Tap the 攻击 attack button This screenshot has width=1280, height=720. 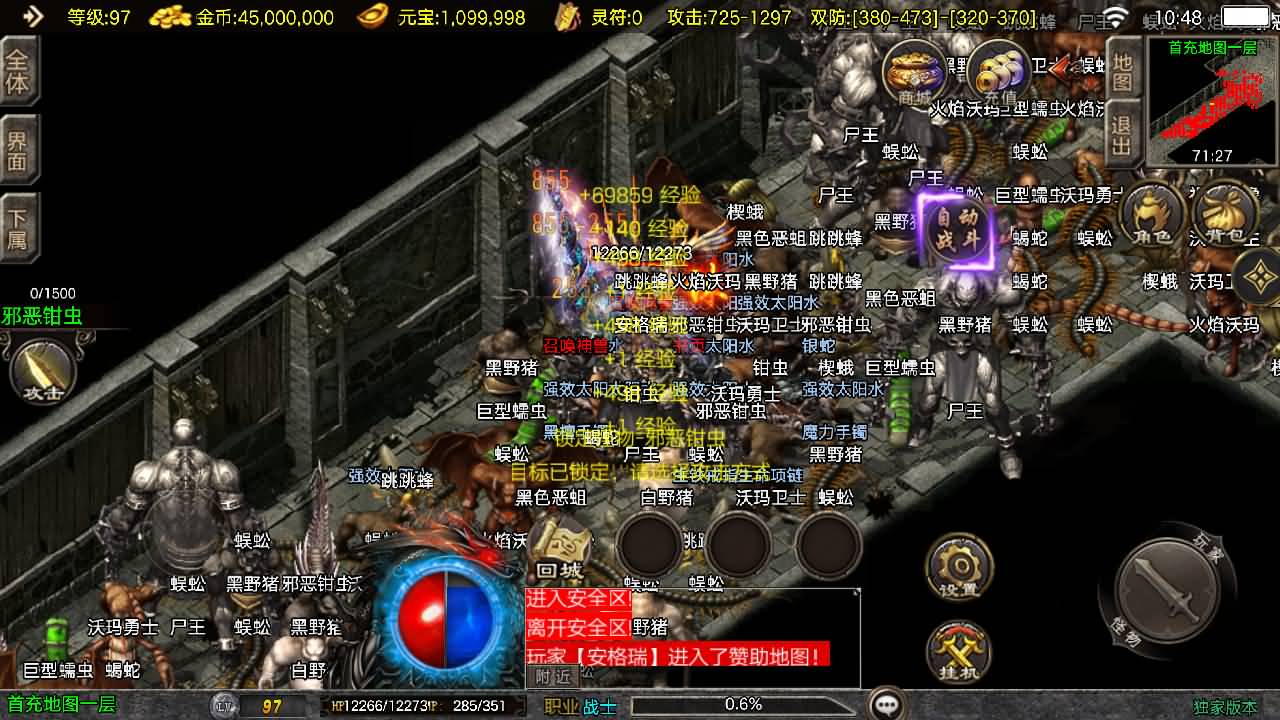pos(43,370)
